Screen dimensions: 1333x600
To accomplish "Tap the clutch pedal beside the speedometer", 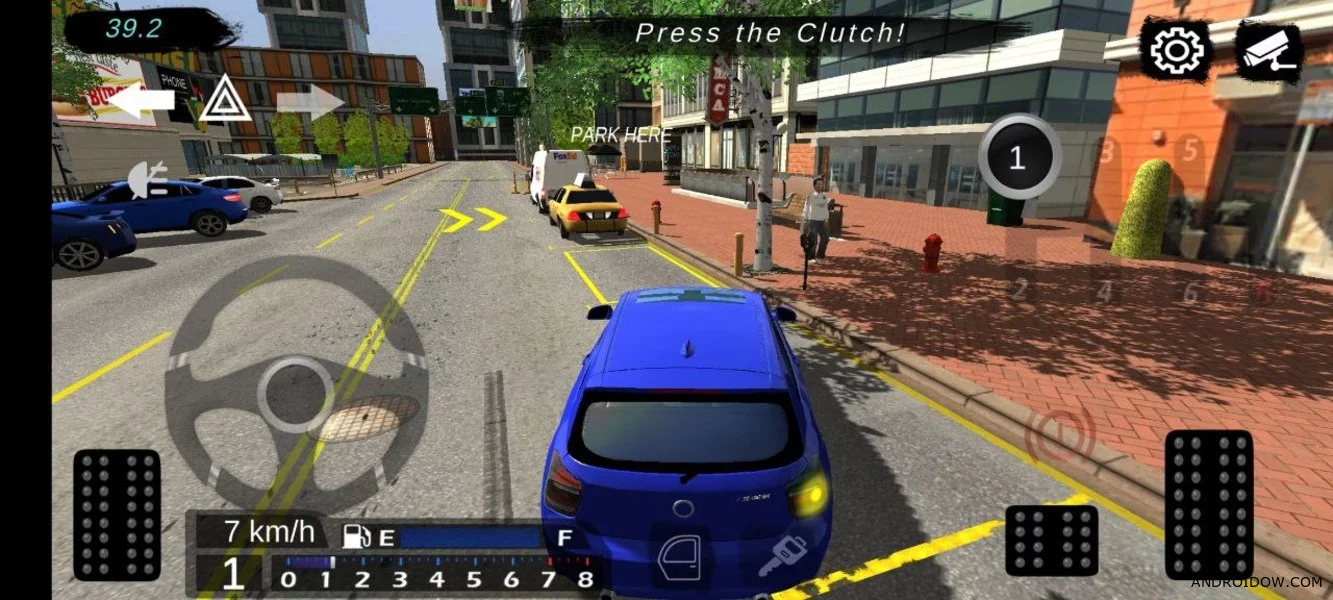I will [x=117, y=514].
